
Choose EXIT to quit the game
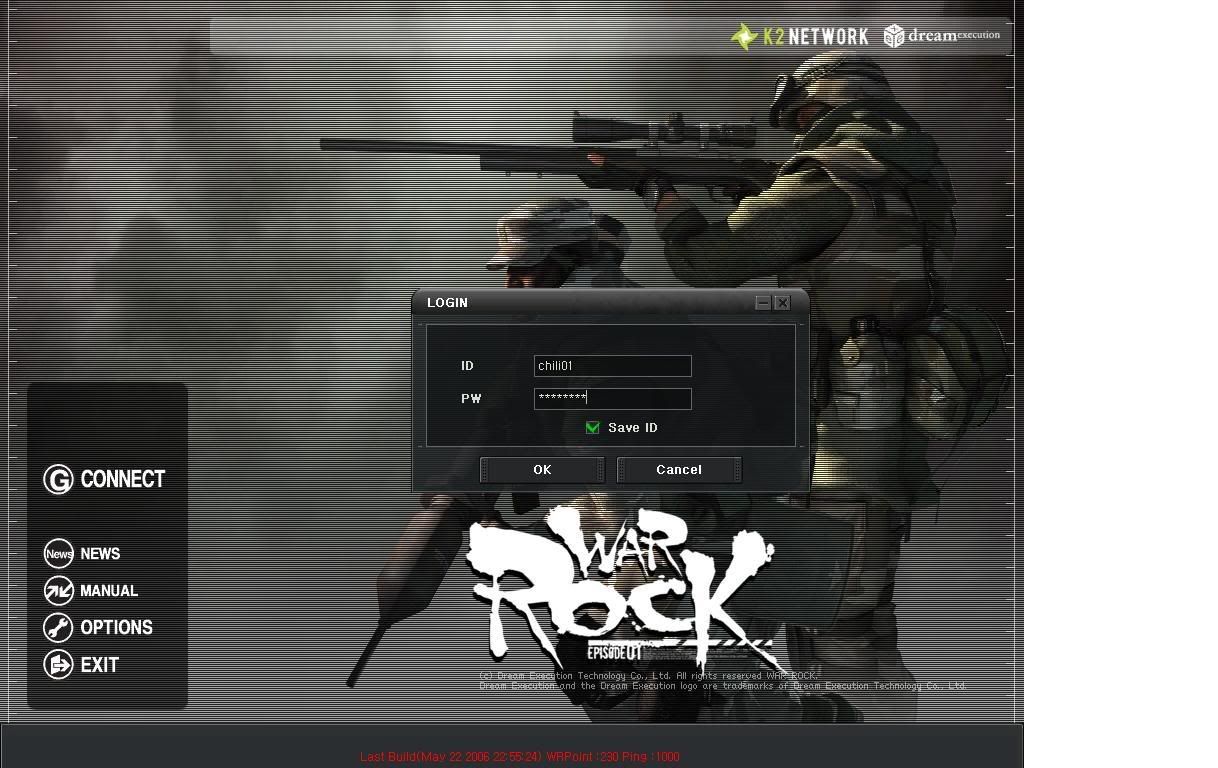point(82,665)
